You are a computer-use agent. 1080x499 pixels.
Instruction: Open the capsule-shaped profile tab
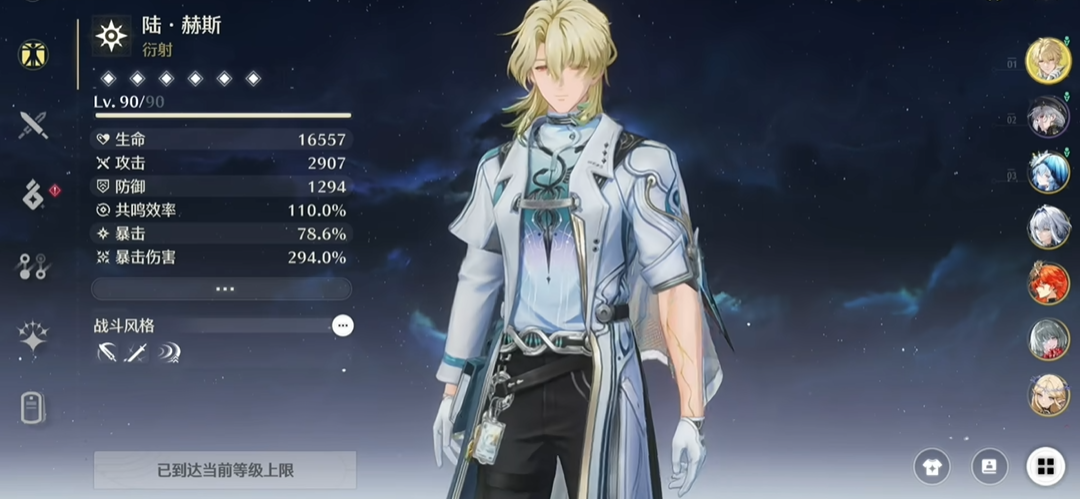pos(34,408)
